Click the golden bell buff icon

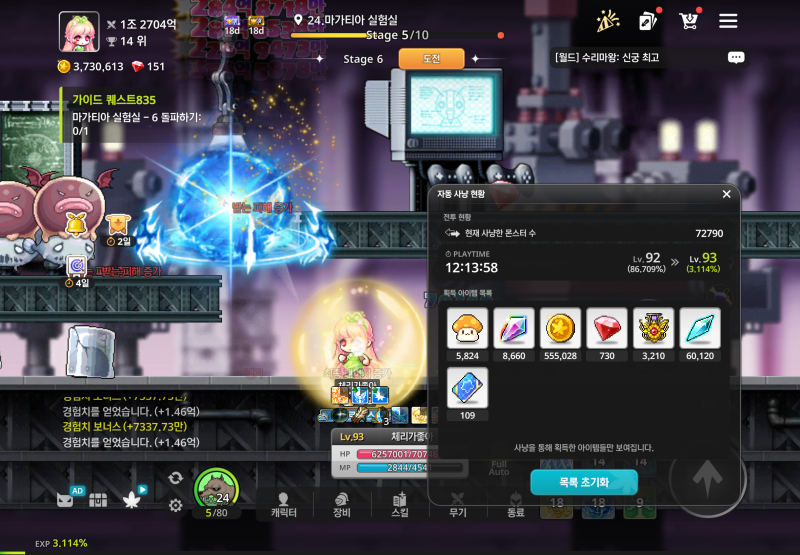pos(76,224)
